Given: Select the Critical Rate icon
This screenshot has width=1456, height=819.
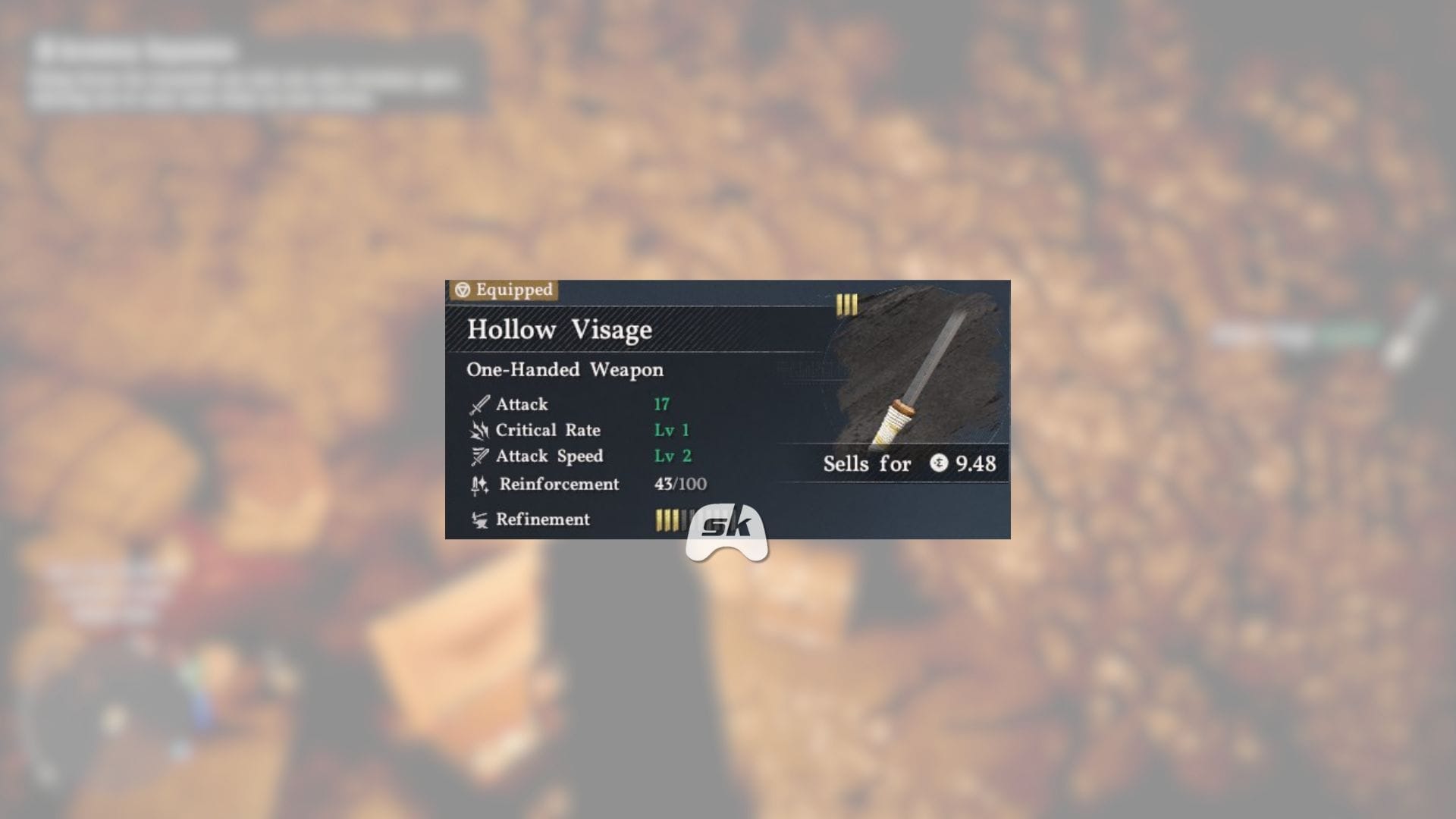Looking at the screenshot, I should click(477, 430).
